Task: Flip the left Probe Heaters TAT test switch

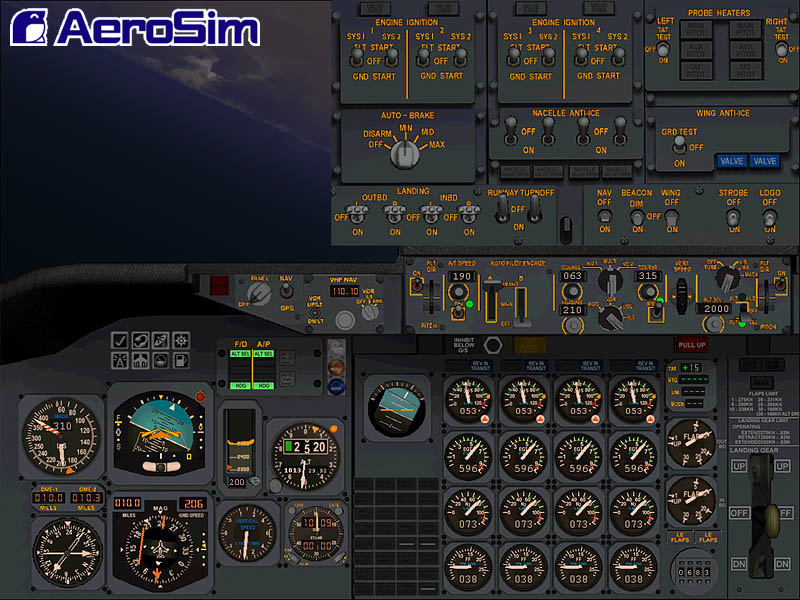Action: point(664,46)
